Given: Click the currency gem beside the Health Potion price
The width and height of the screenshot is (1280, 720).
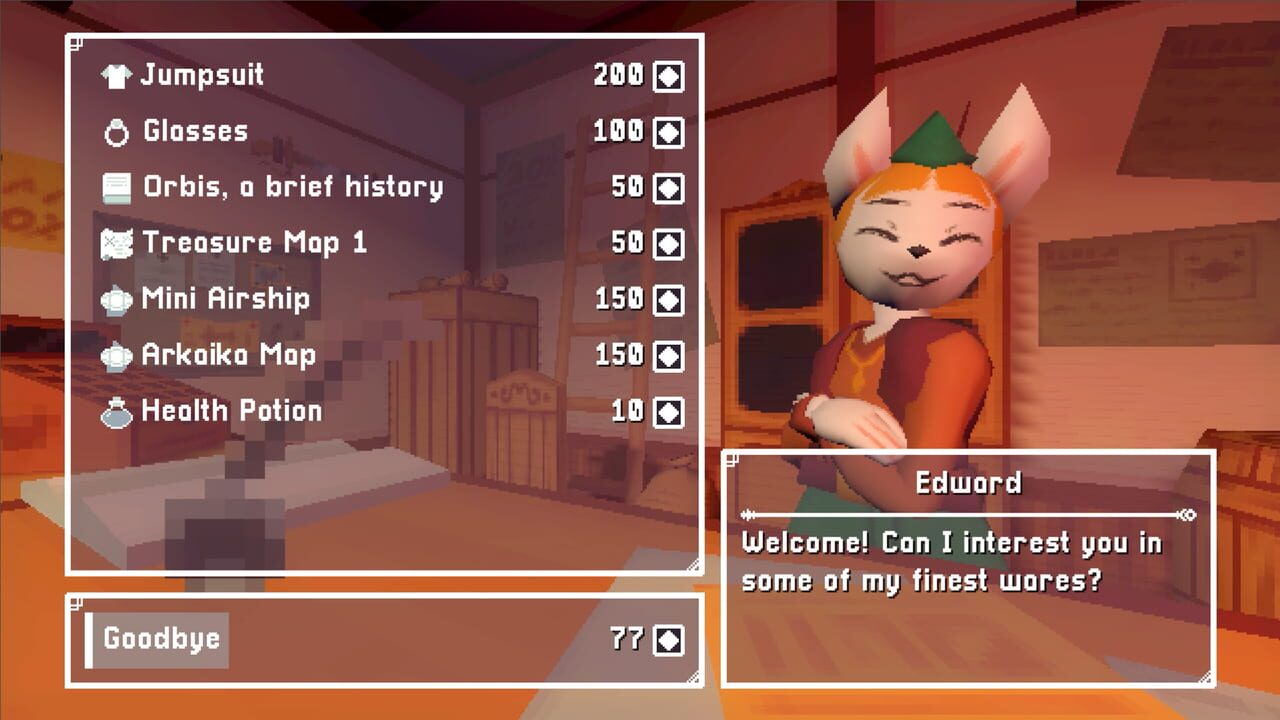Looking at the screenshot, I should 667,410.
